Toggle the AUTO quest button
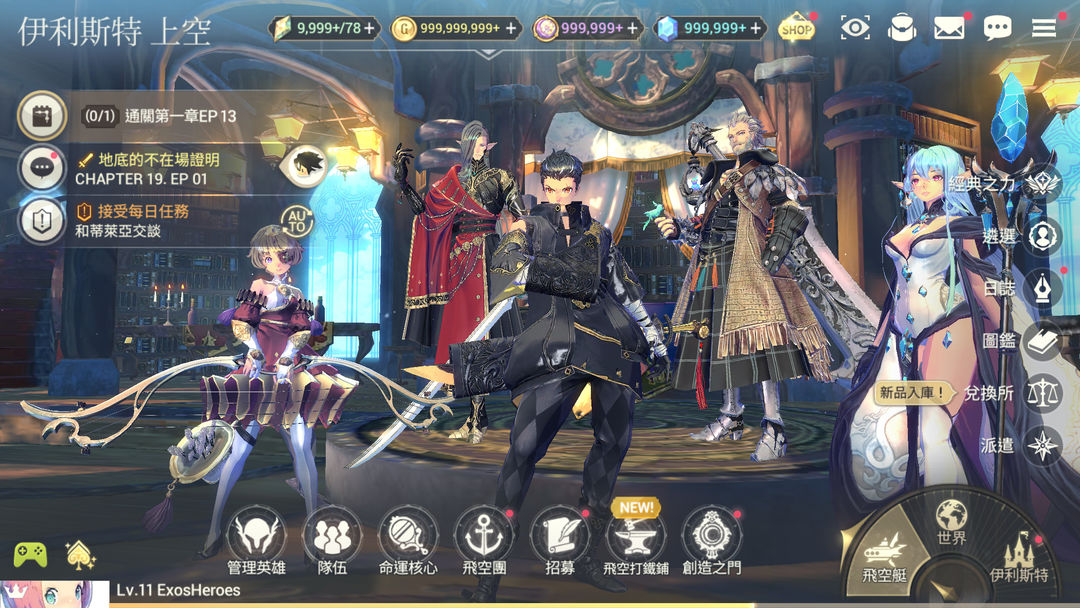Viewport: 1080px width, 608px height. [x=297, y=221]
